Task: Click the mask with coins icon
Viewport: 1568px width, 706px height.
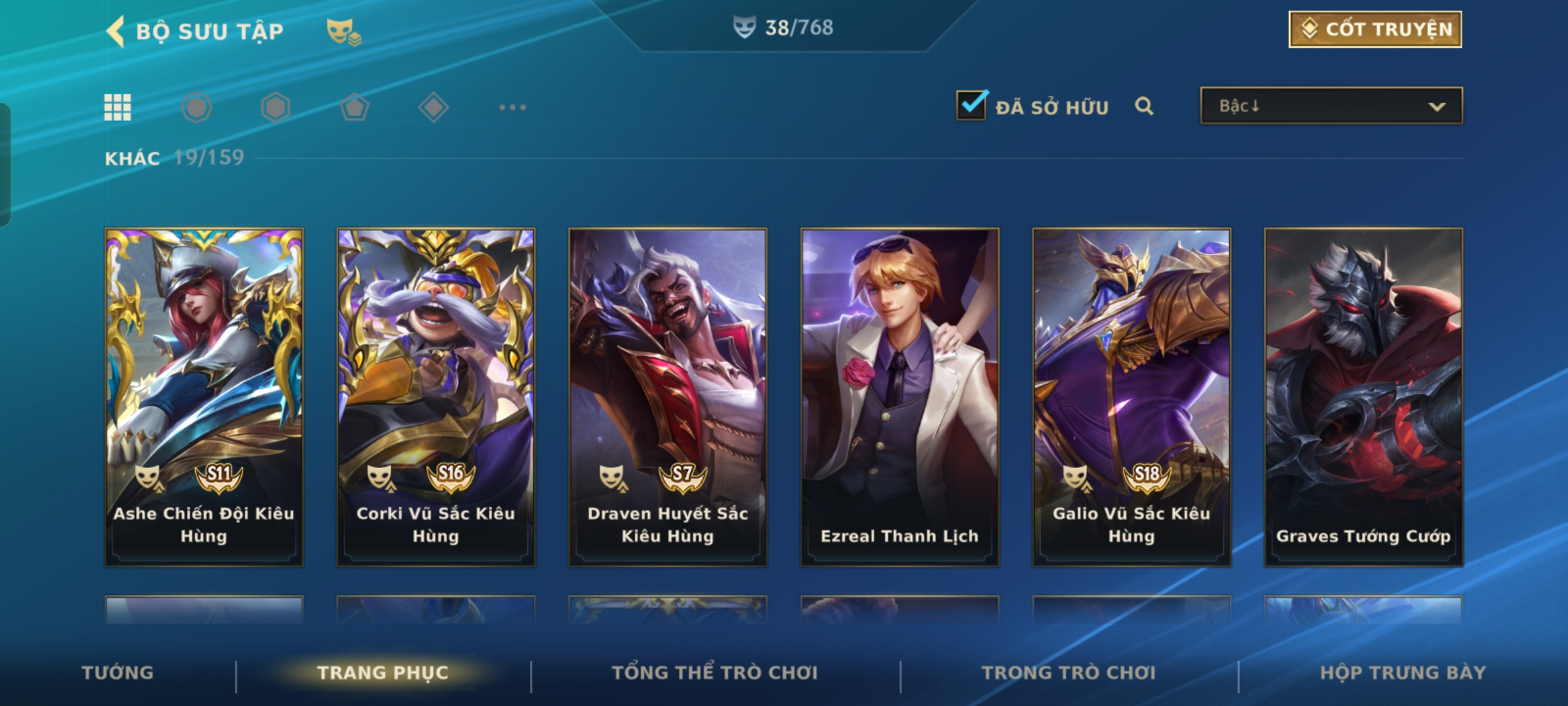Action: click(x=344, y=31)
